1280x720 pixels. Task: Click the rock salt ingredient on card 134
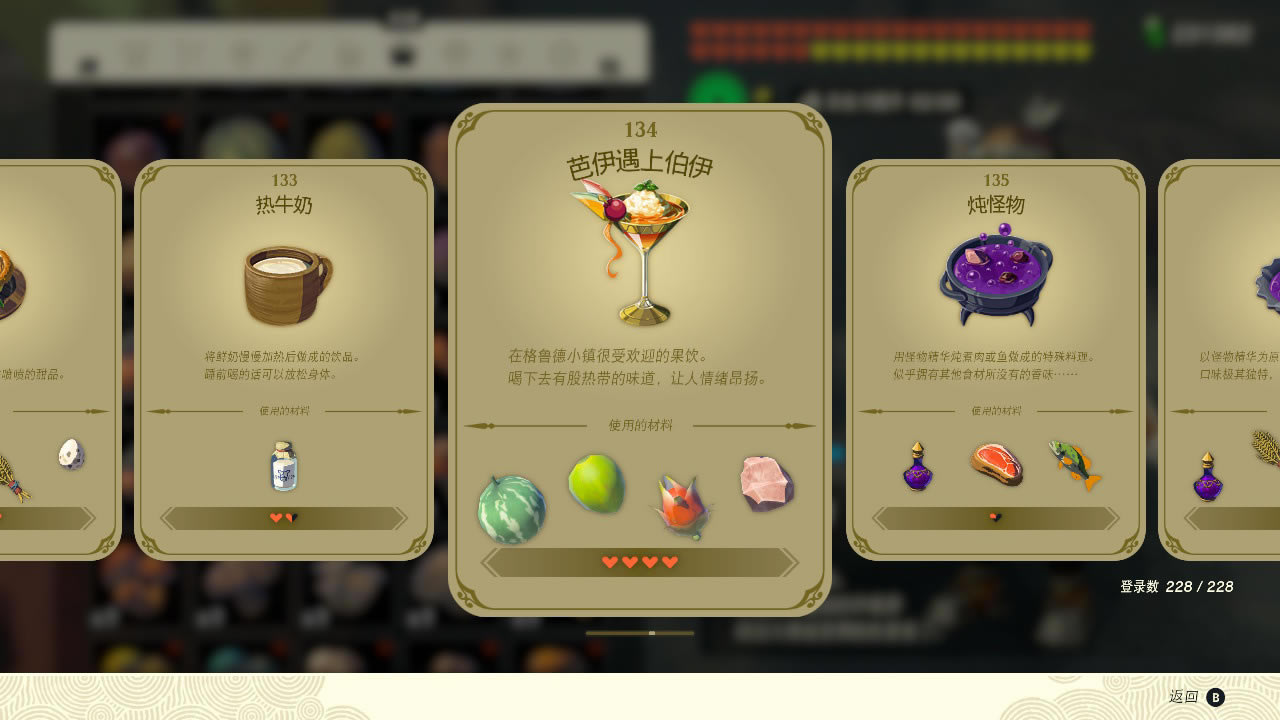(x=765, y=484)
